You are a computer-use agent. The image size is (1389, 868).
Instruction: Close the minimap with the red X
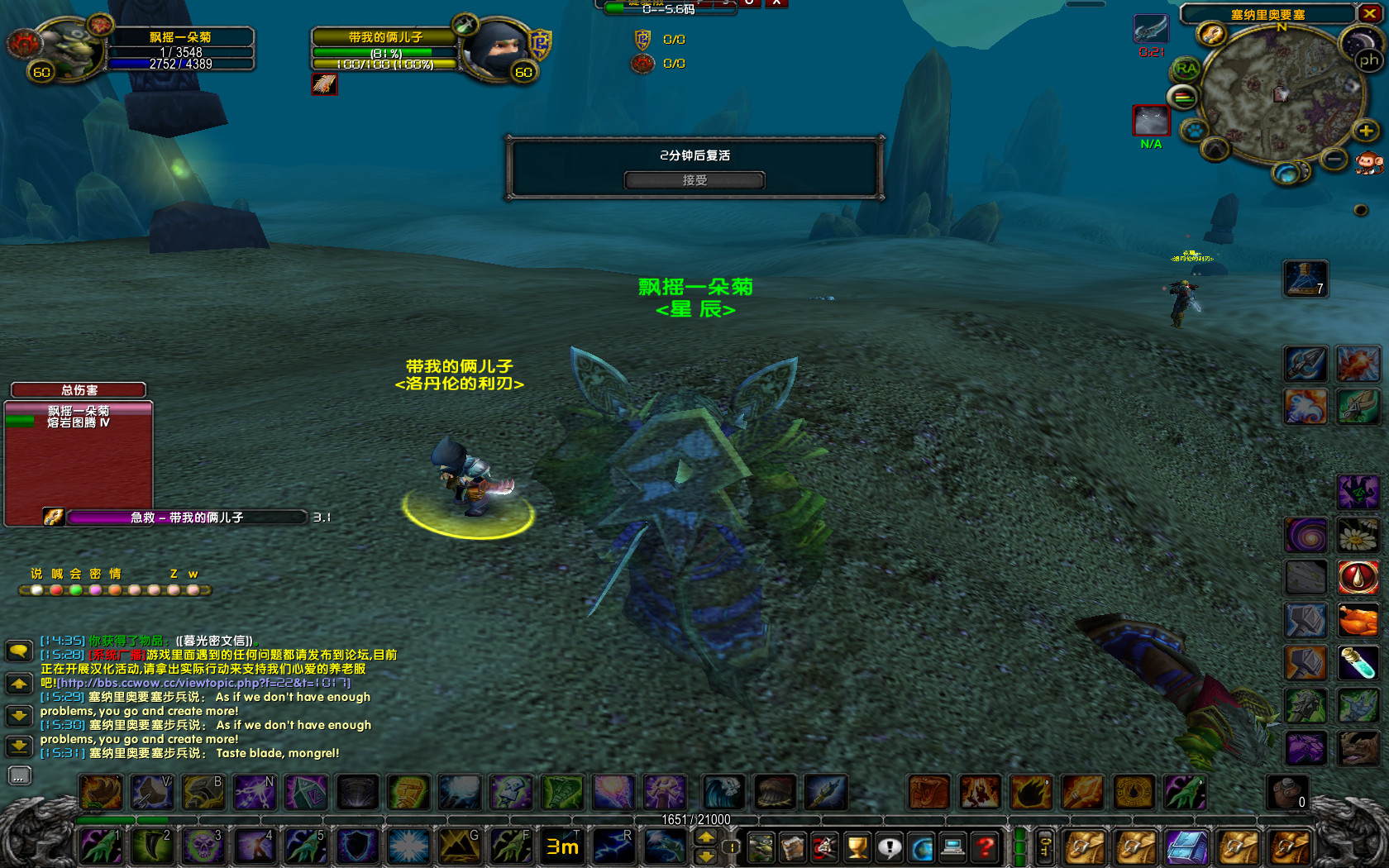[1369, 13]
